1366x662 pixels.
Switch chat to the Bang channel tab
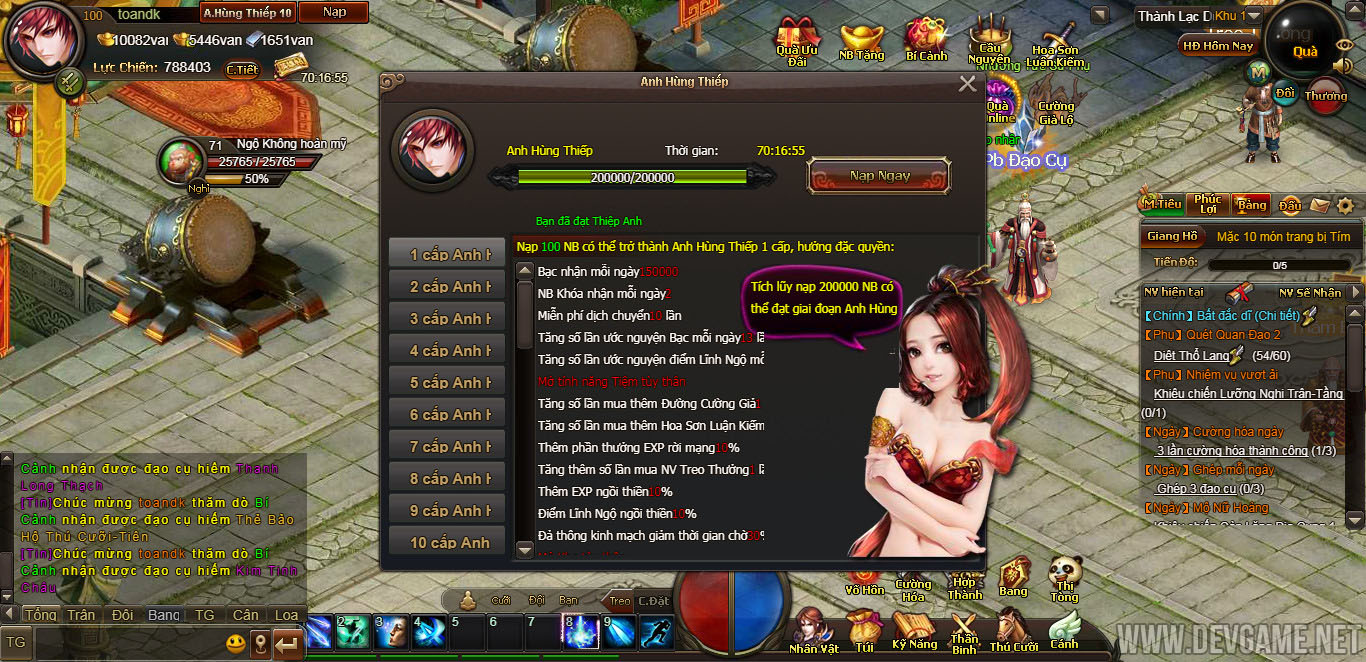[x=164, y=615]
